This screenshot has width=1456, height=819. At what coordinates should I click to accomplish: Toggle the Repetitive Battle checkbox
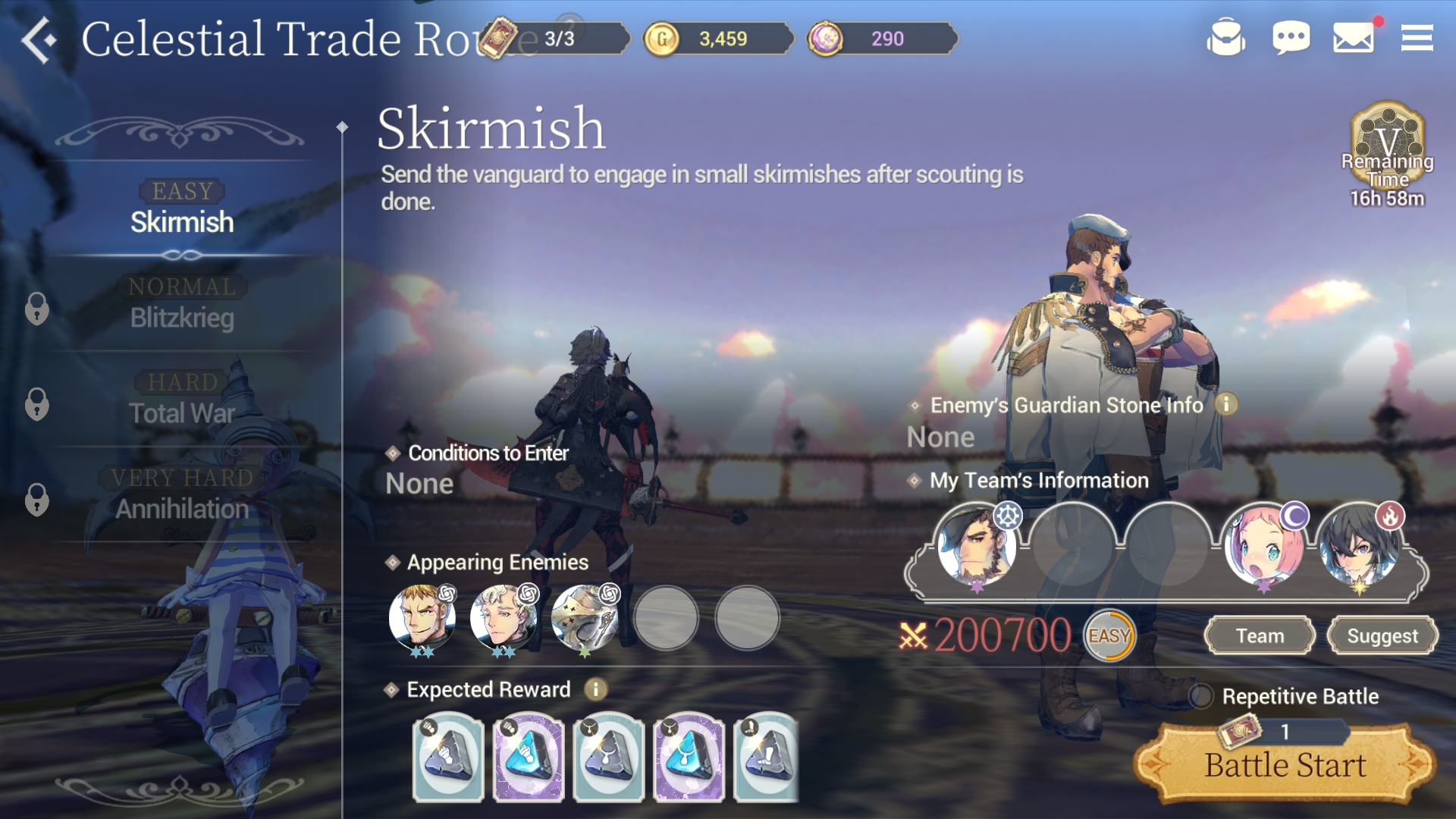(x=1201, y=695)
